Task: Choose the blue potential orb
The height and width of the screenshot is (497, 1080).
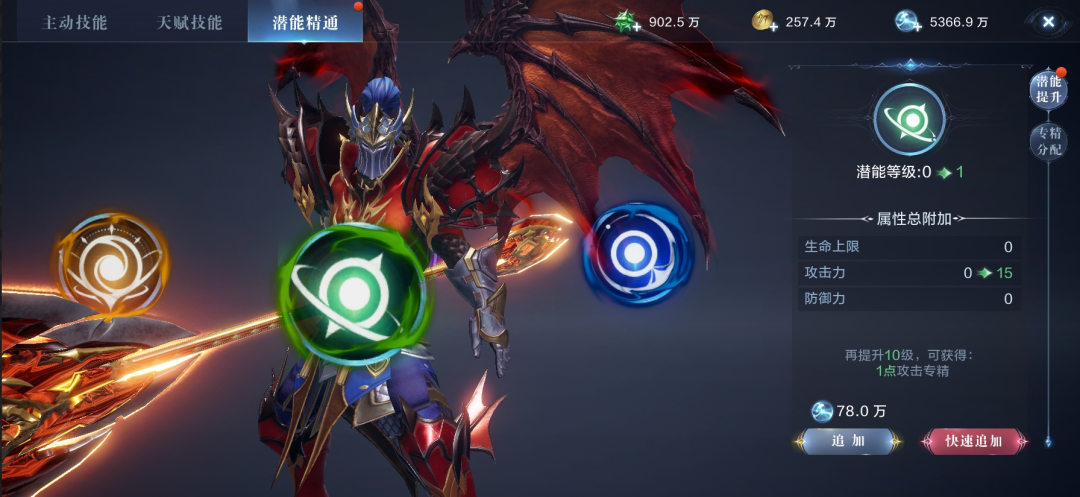Action: click(x=637, y=254)
